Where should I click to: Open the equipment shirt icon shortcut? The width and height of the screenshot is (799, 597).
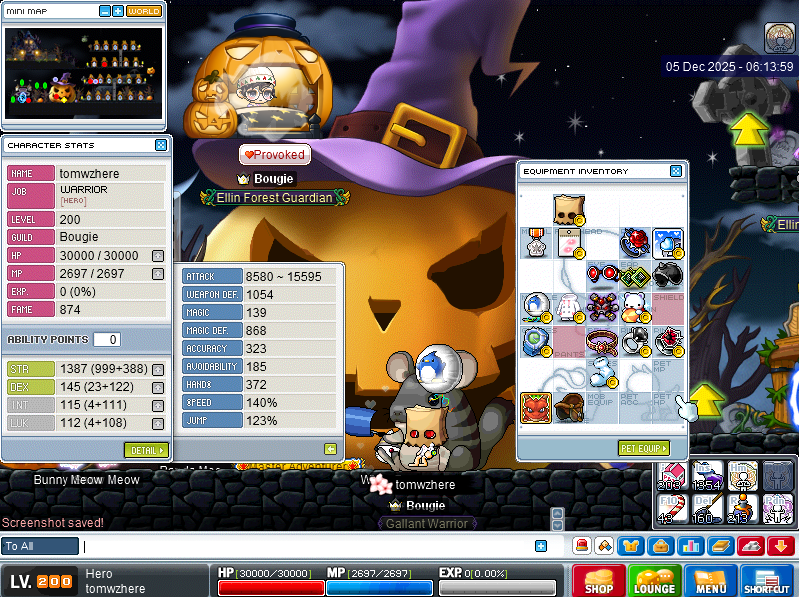pos(632,546)
